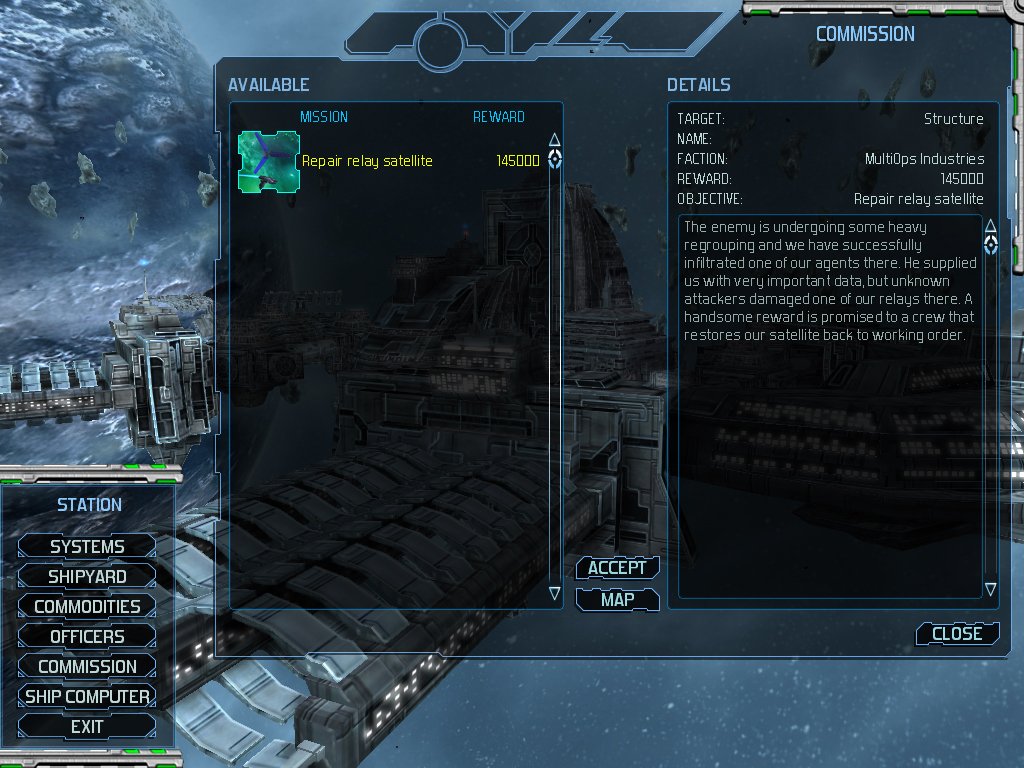This screenshot has width=1024, height=768.
Task: Click the mission list scroll-up arrow
Action: coord(555,139)
